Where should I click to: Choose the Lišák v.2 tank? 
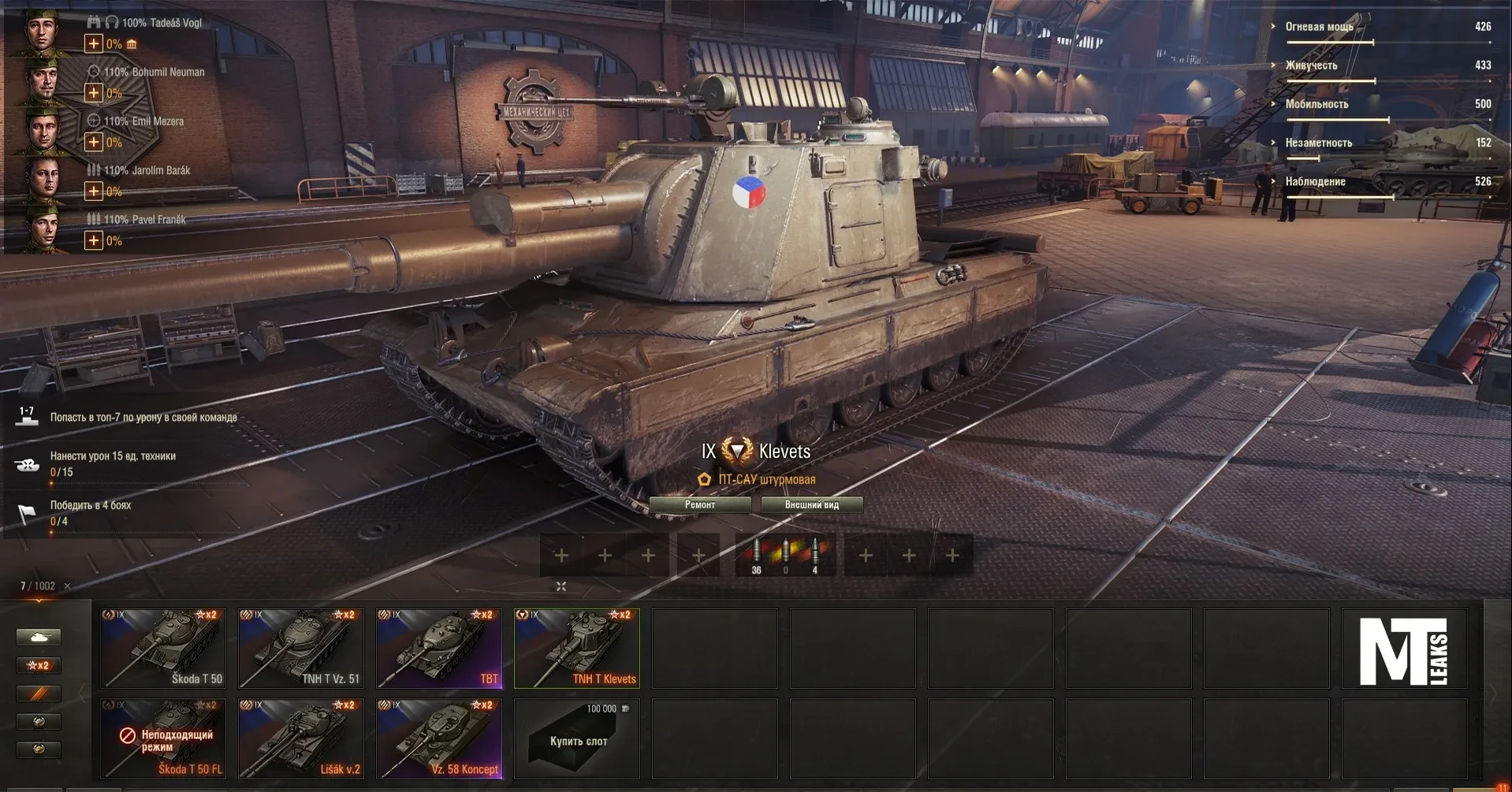(x=301, y=739)
